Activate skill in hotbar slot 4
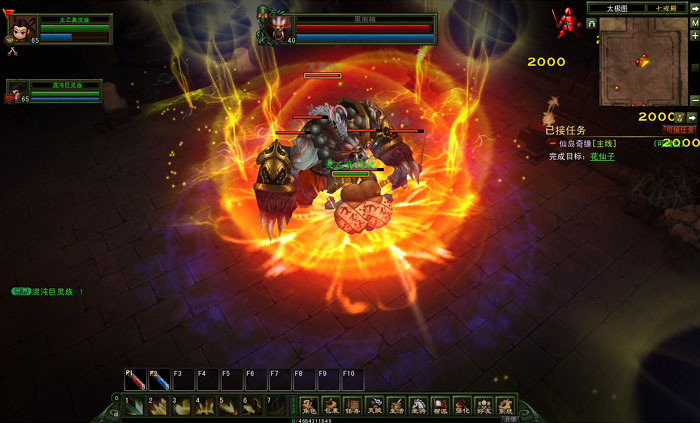Image resolution: width=700 pixels, height=423 pixels. coord(207,405)
